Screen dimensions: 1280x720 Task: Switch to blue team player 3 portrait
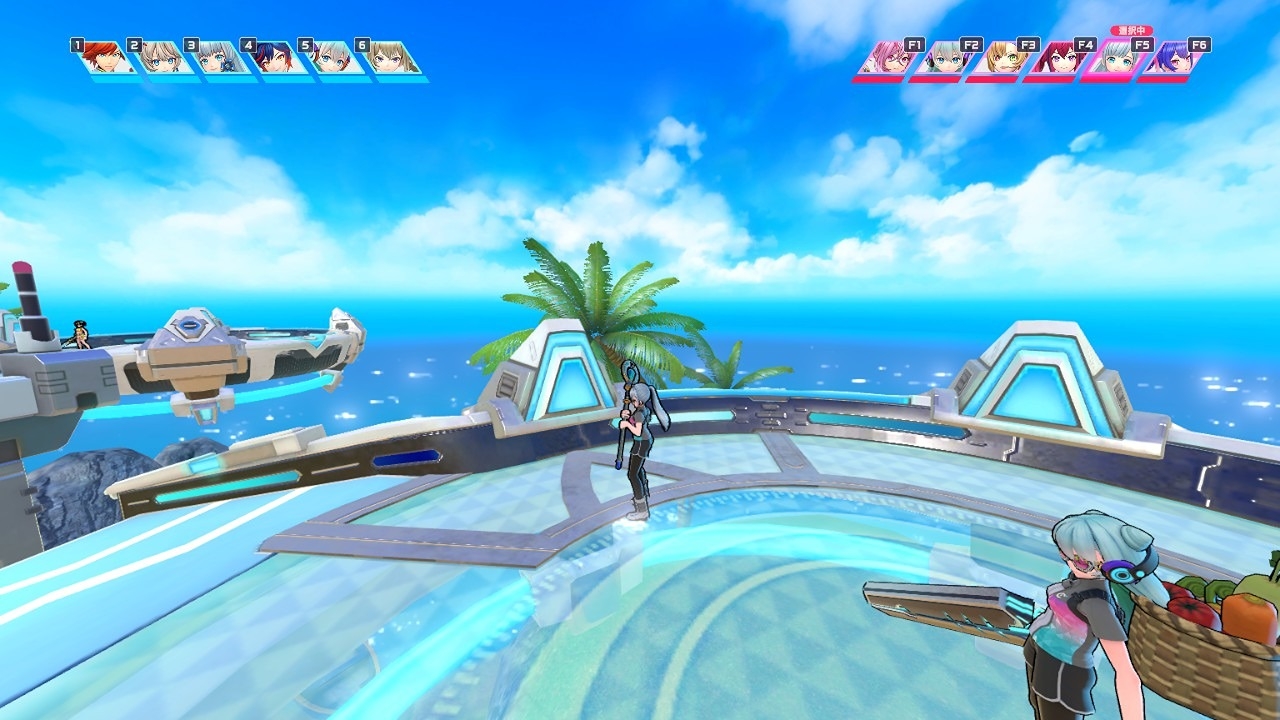pos(218,58)
